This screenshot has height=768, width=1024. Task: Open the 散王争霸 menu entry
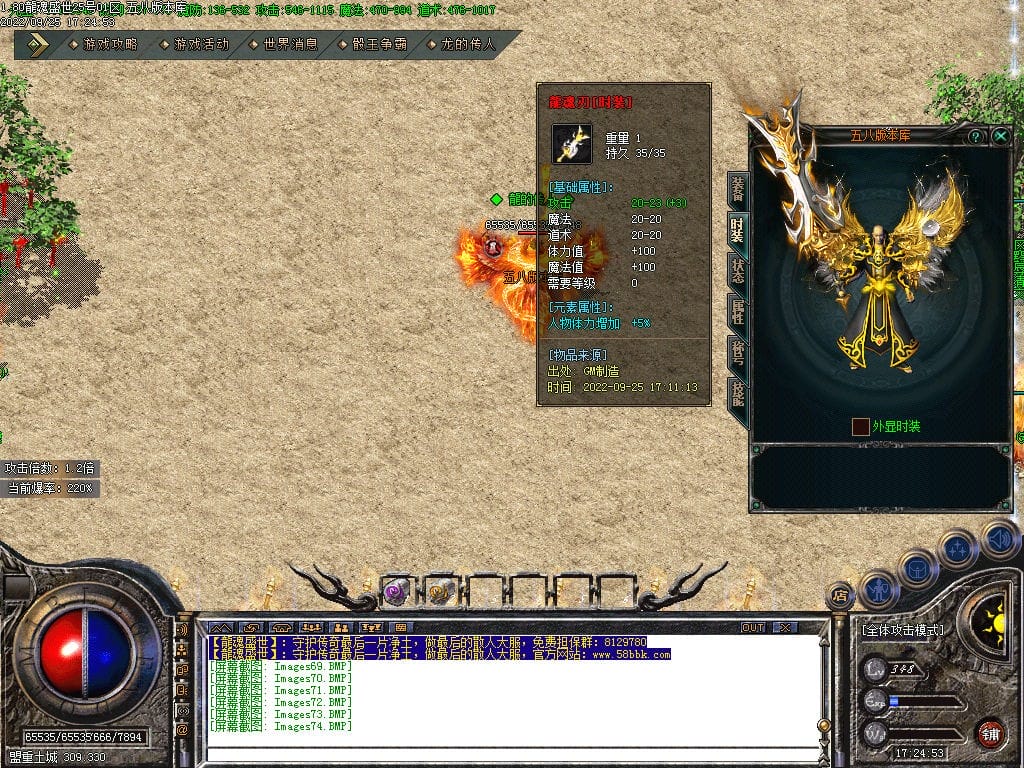(x=373, y=45)
